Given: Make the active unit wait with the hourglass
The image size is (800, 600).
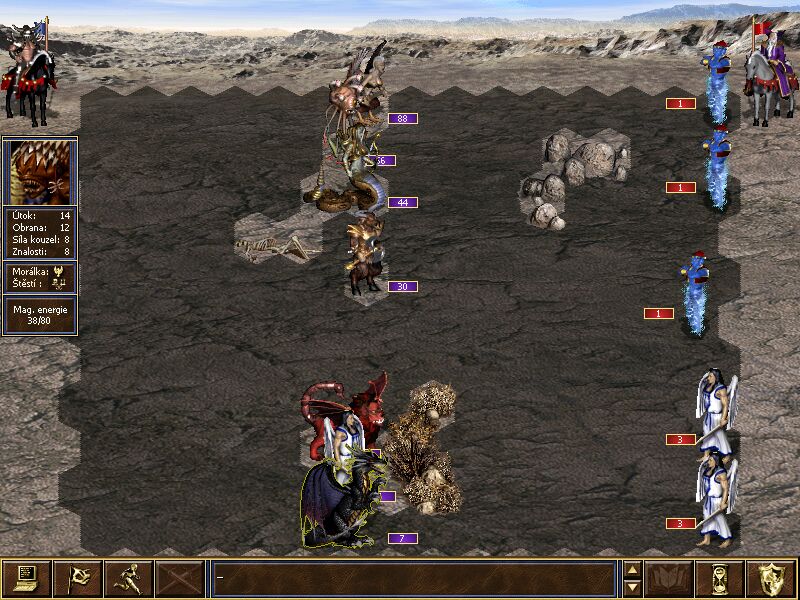Looking at the screenshot, I should (720, 578).
